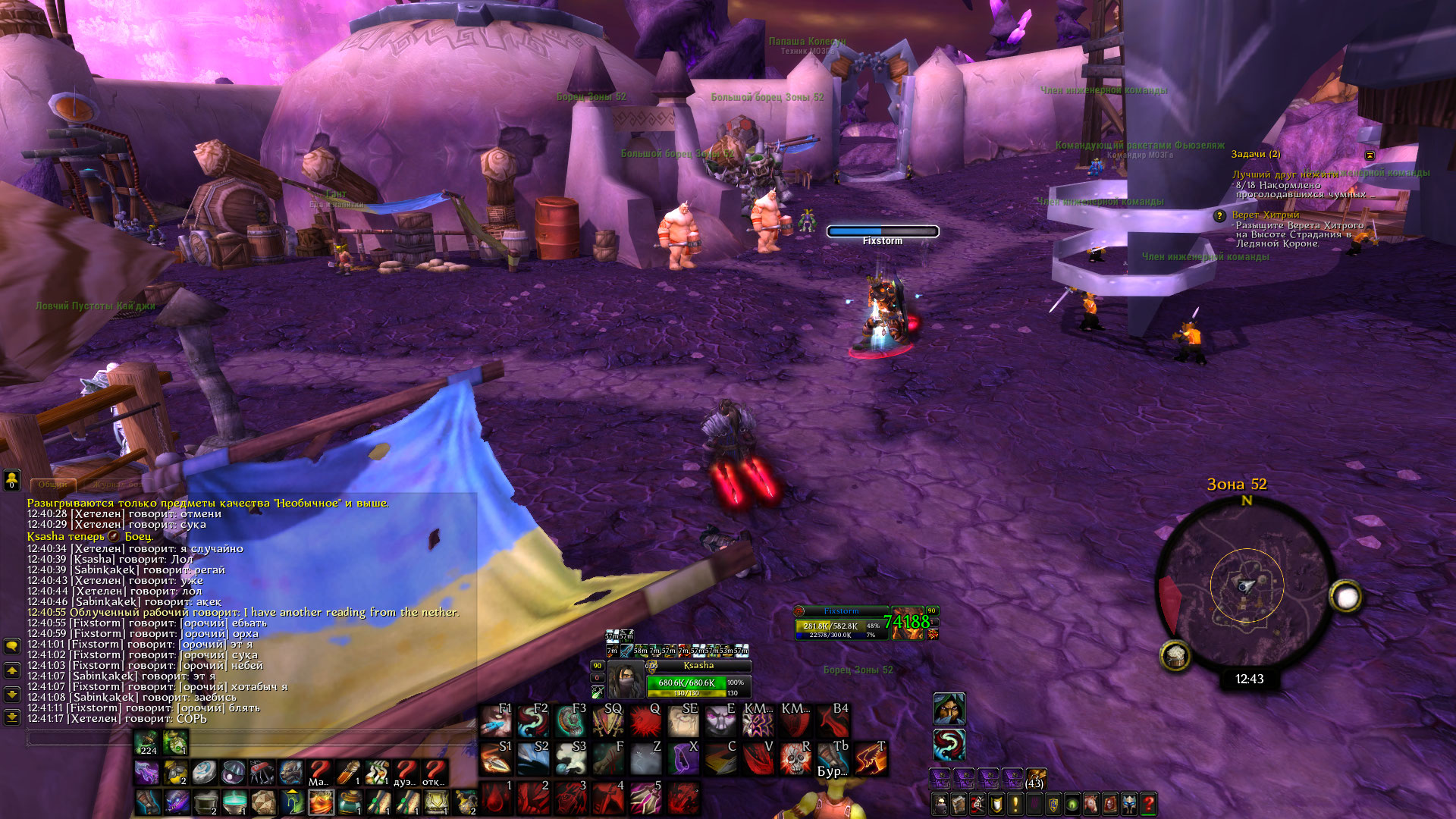This screenshot has height=819, width=1456.
Task: Switch to the Общий chat tab
Action: coord(52,484)
